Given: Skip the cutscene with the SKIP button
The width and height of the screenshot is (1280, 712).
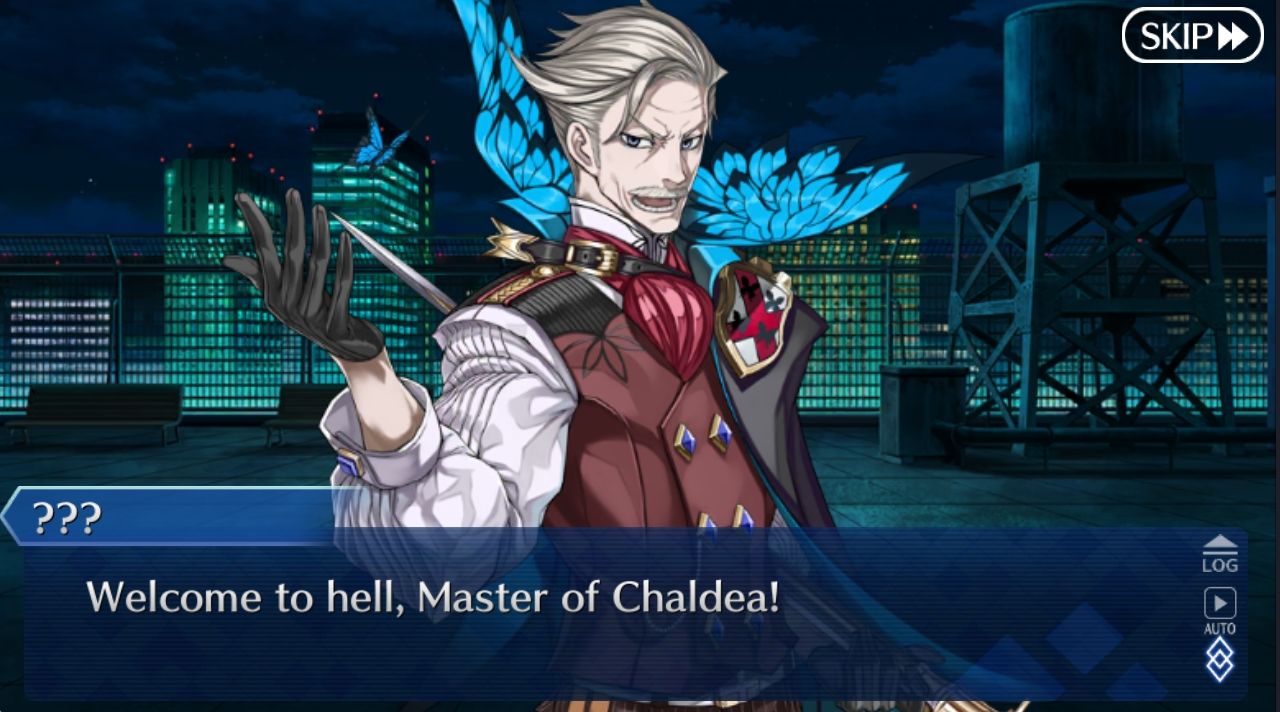Looking at the screenshot, I should (x=1192, y=36).
